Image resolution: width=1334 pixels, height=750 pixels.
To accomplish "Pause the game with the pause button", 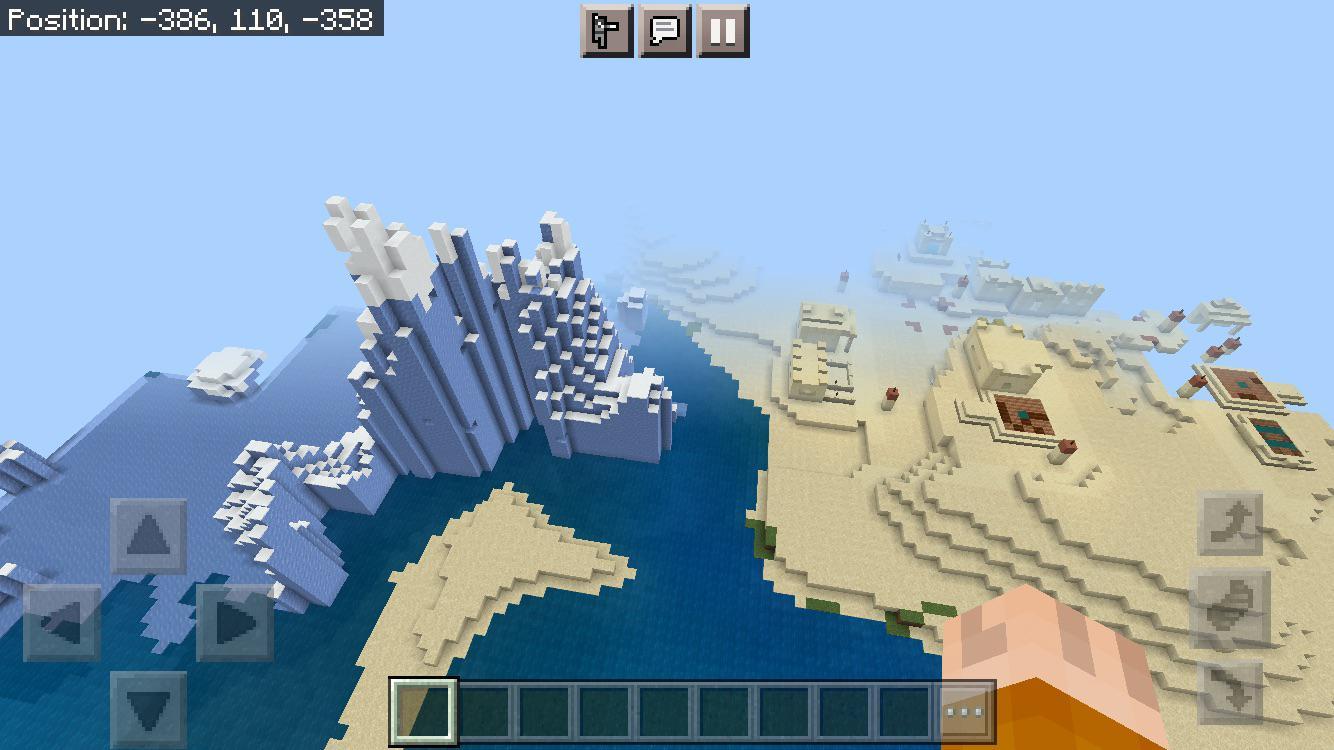I will coord(722,30).
